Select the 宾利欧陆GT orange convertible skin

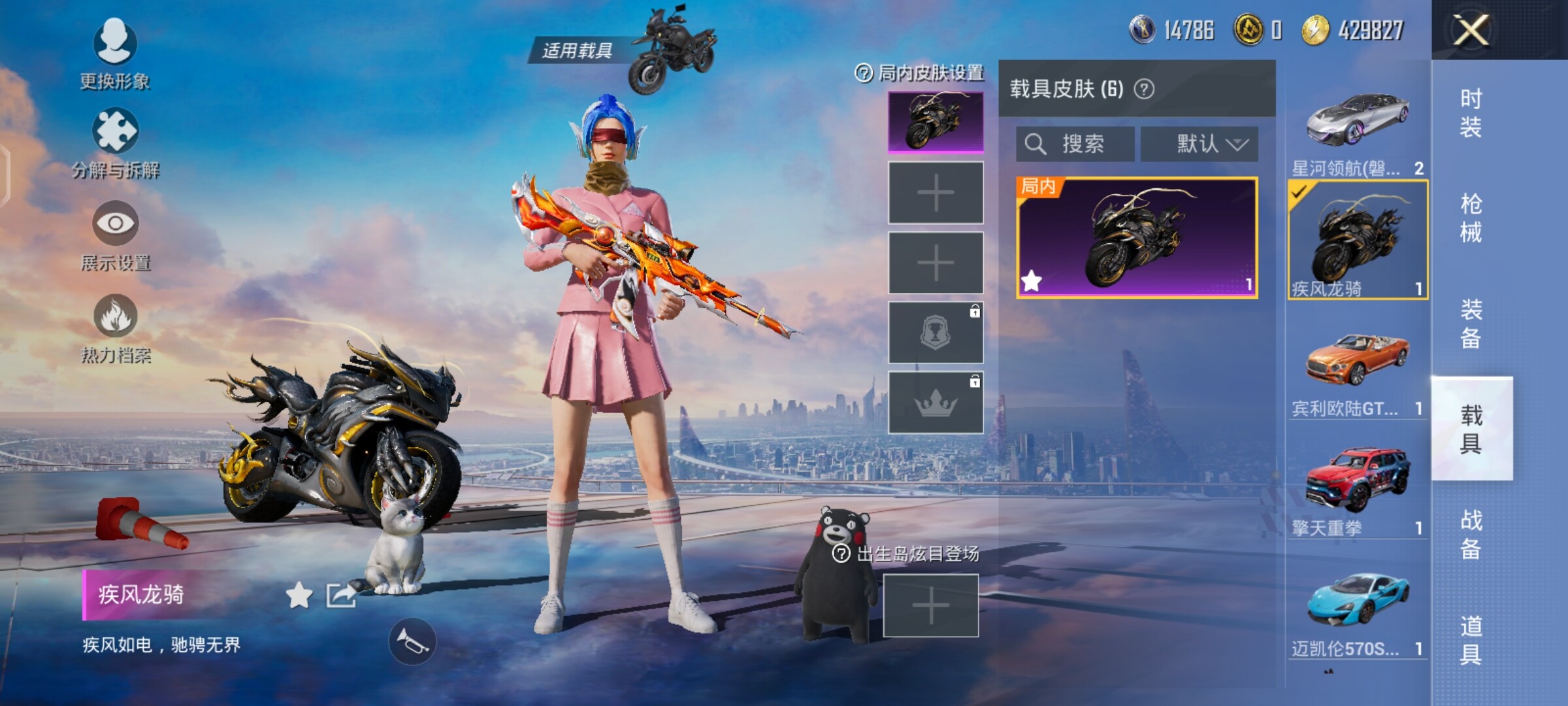point(1358,366)
